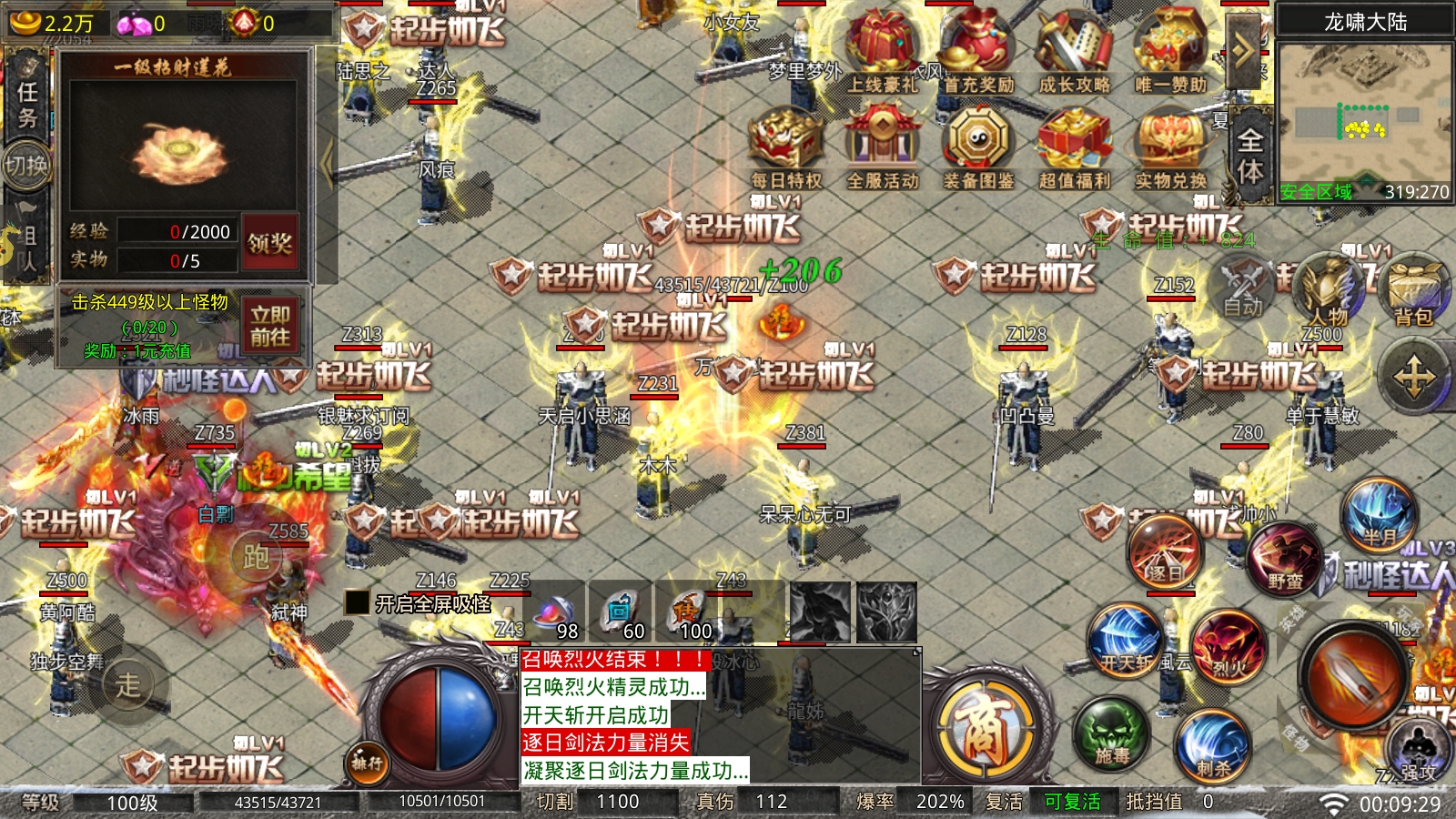The width and height of the screenshot is (1456, 819).
Task: Claim reward via the 领奖 button
Action: pos(271,241)
